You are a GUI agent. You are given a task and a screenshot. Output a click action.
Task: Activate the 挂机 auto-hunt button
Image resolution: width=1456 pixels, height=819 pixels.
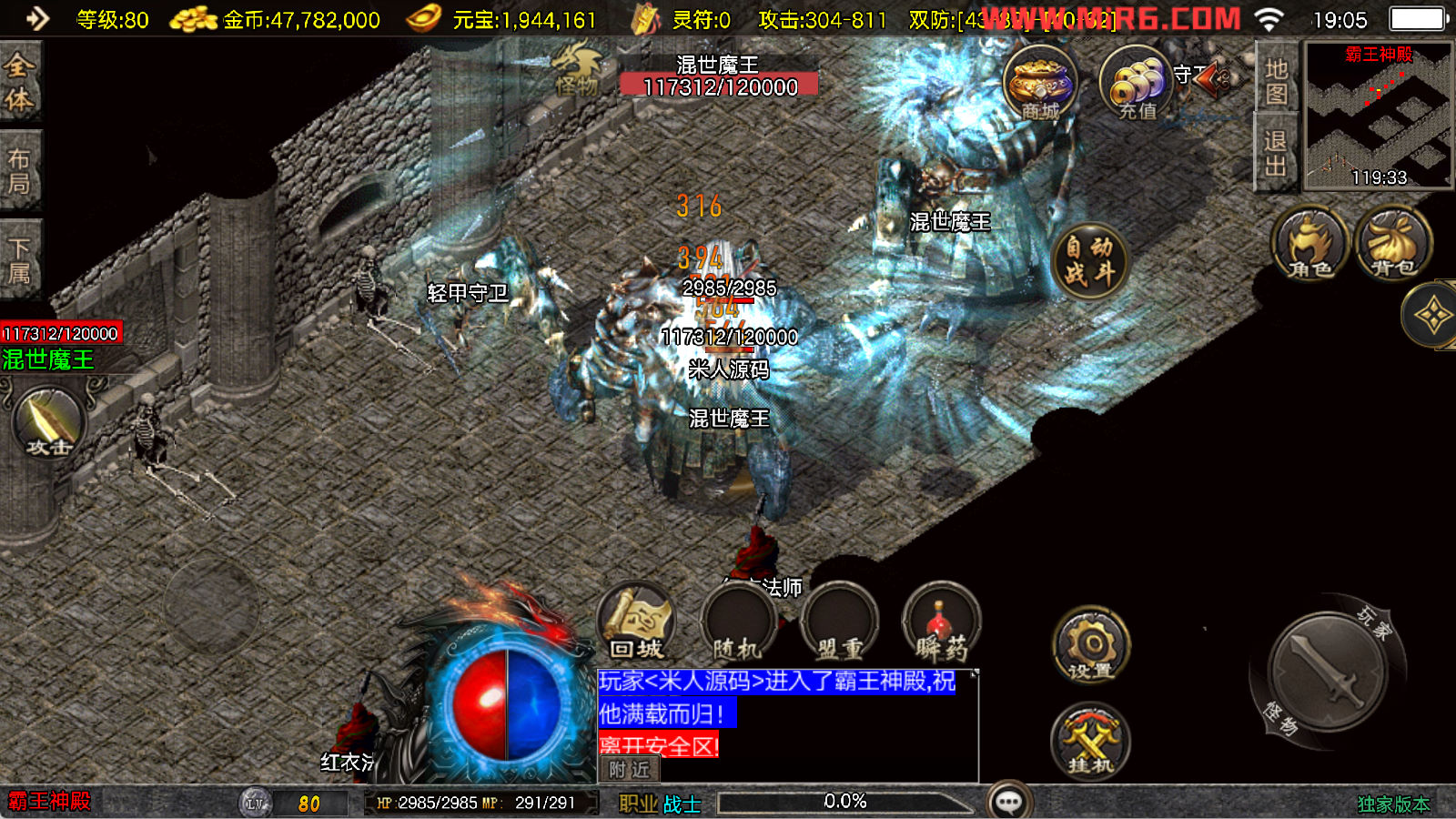point(1090,741)
